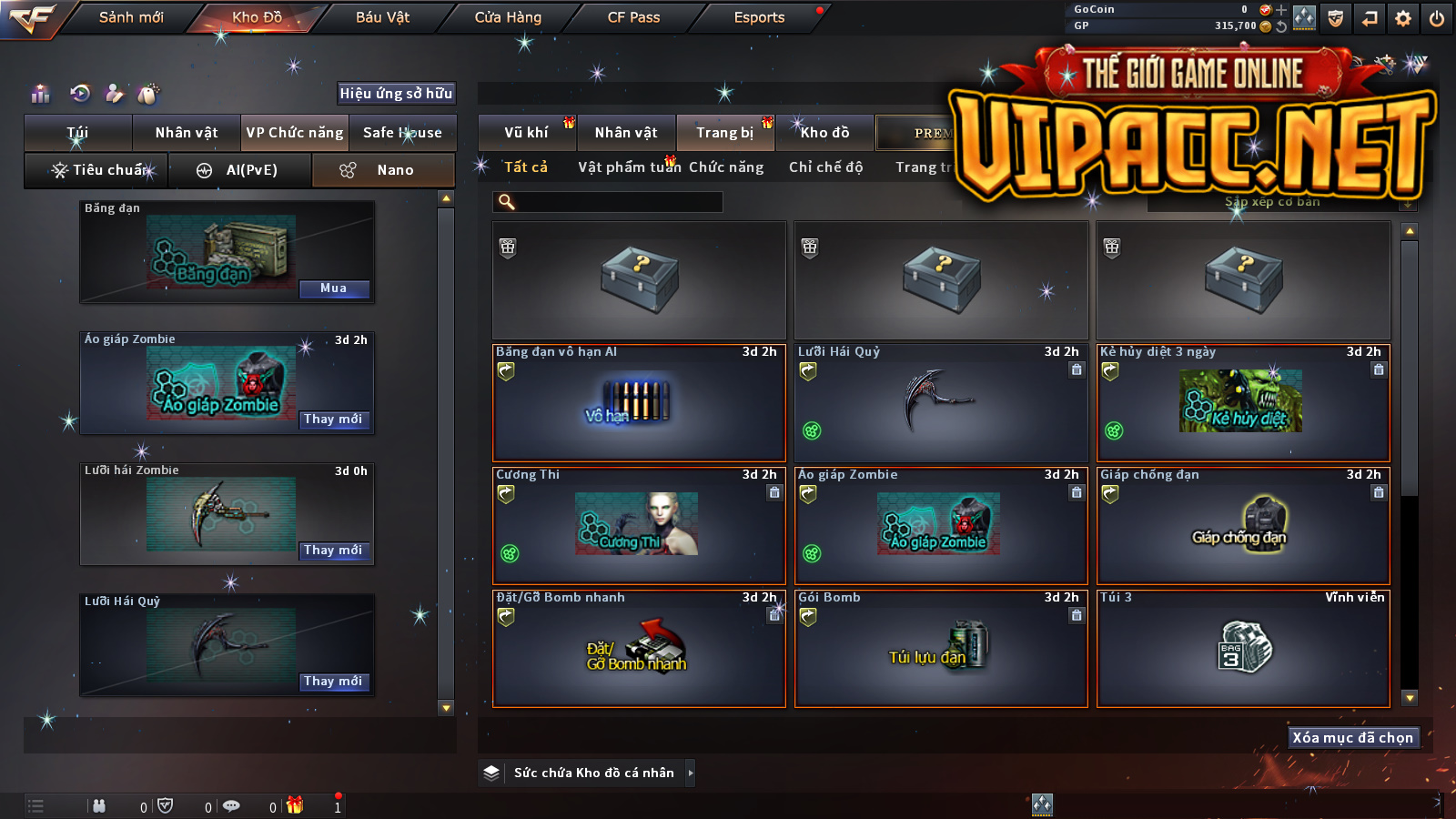Open the settings gear icon

(x=1403, y=18)
